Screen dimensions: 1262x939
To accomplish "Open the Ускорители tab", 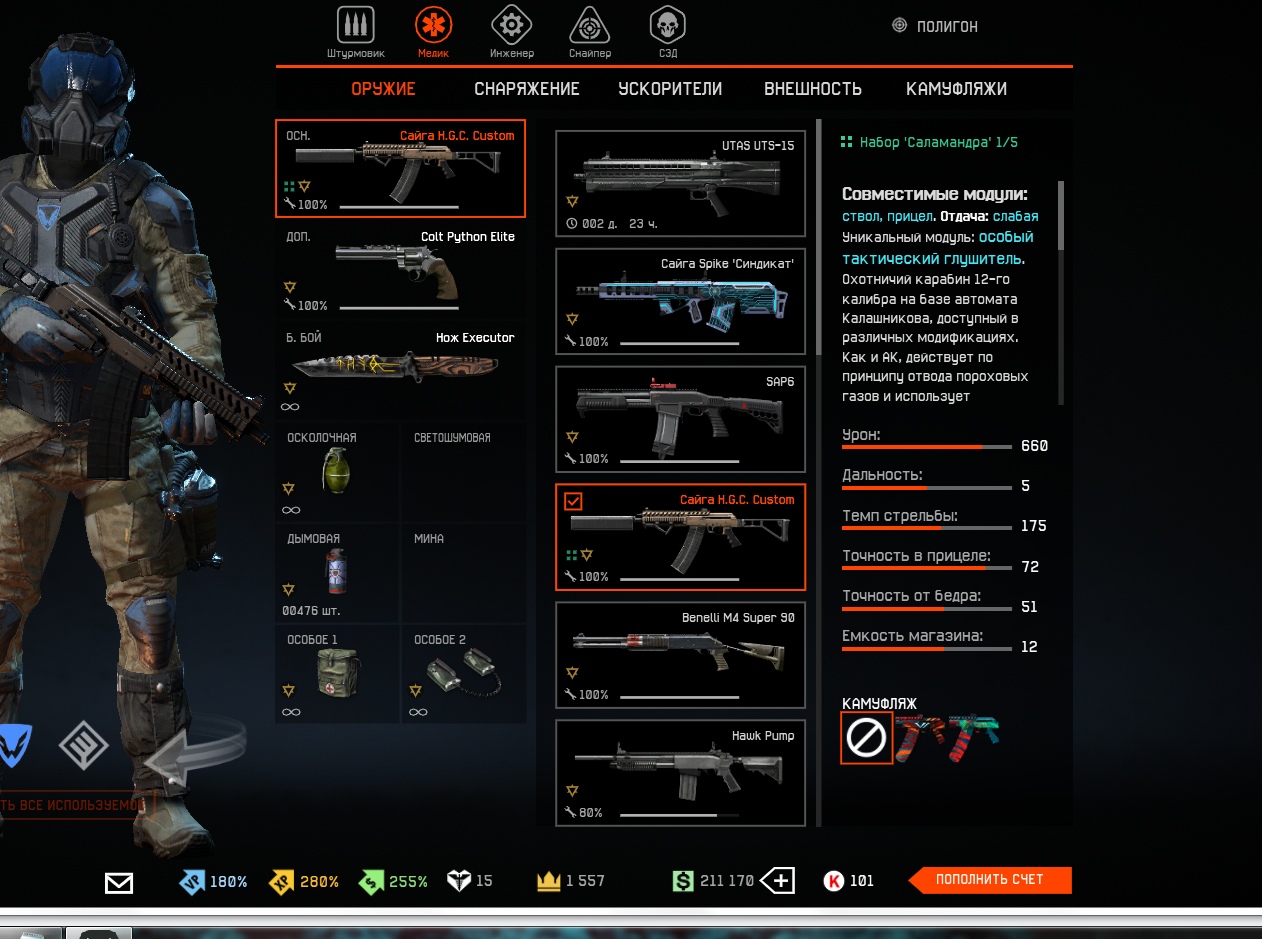I will (x=670, y=89).
